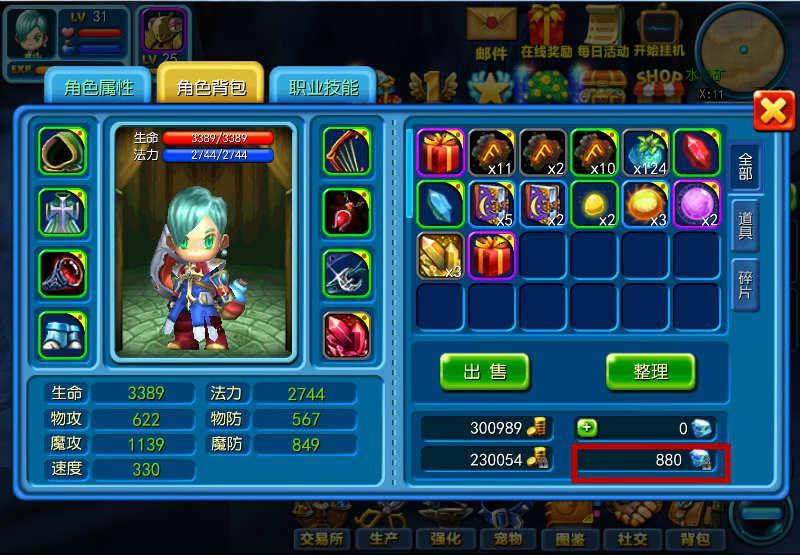
Task: Switch to the 角色属性 tab
Action: 98,88
